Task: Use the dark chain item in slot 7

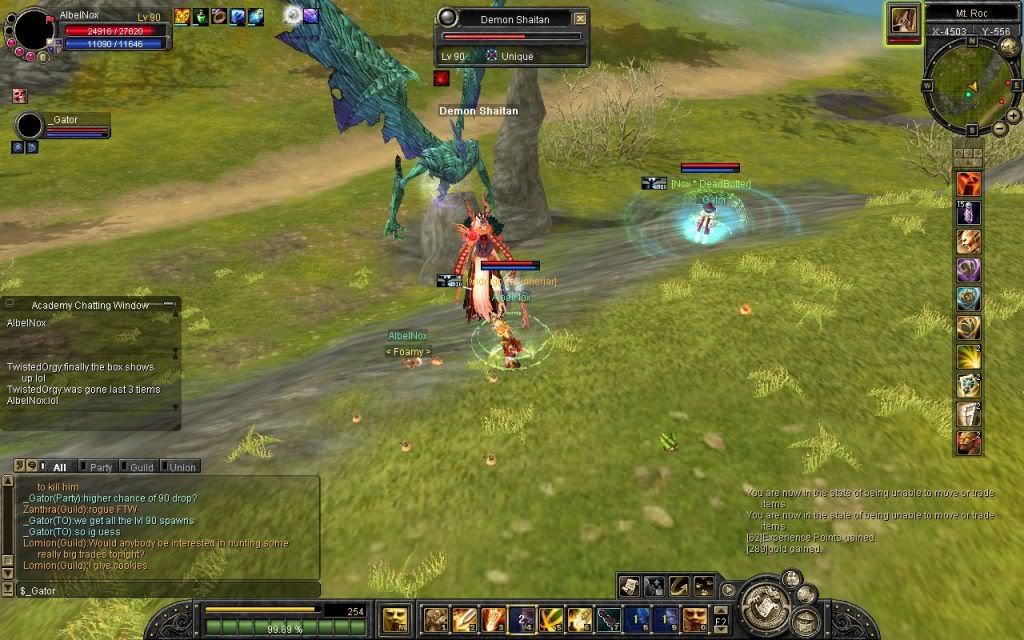Action: [x=609, y=619]
